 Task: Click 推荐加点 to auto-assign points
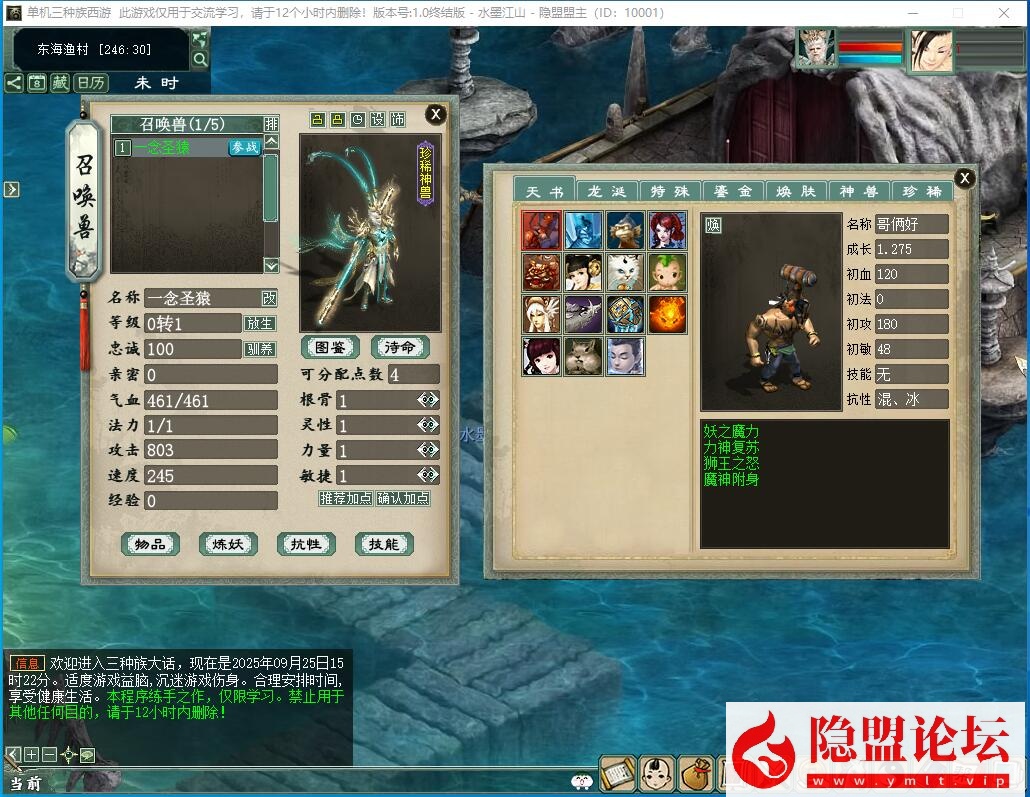tap(346, 498)
